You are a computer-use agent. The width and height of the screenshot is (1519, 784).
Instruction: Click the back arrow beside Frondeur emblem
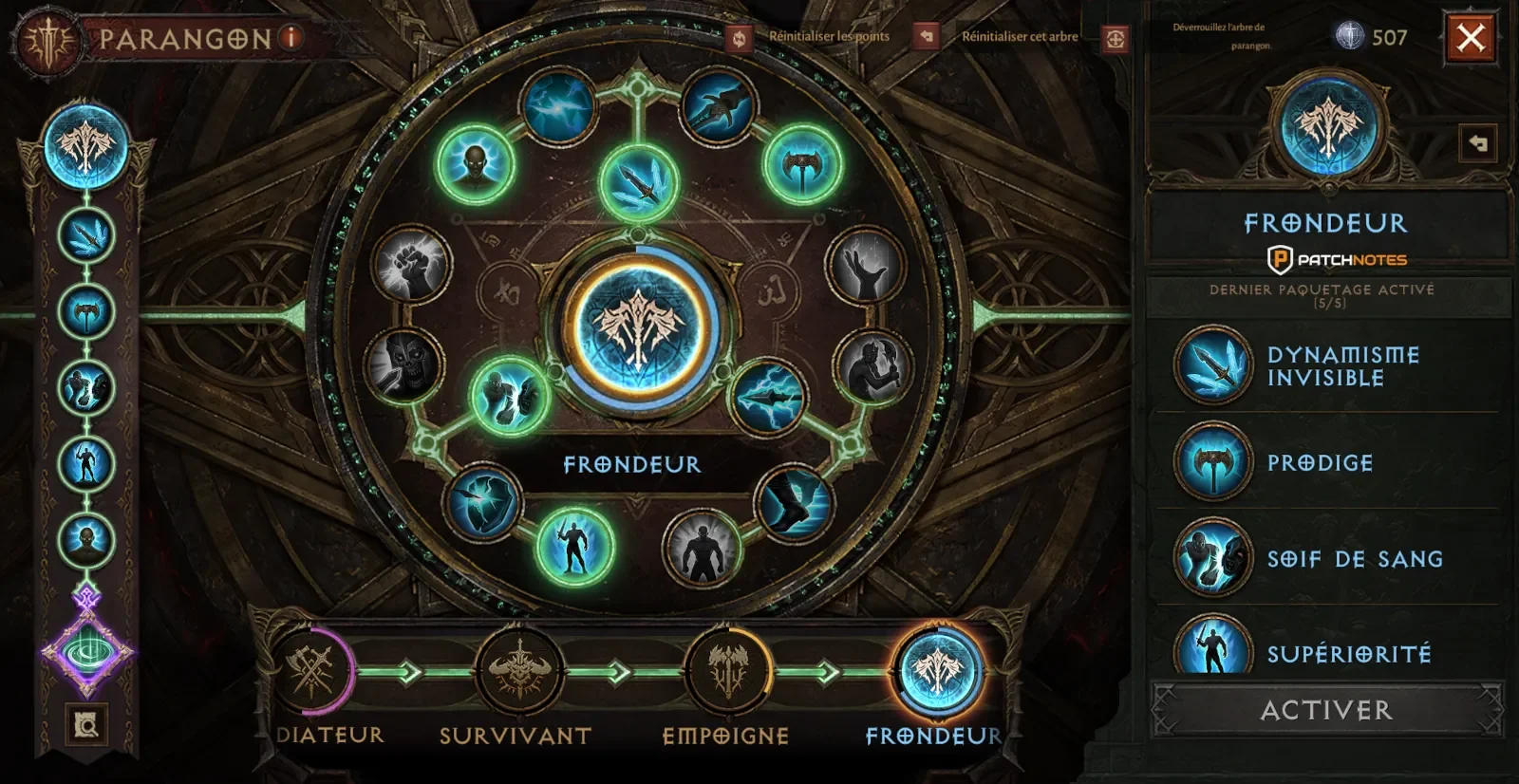click(x=1477, y=143)
